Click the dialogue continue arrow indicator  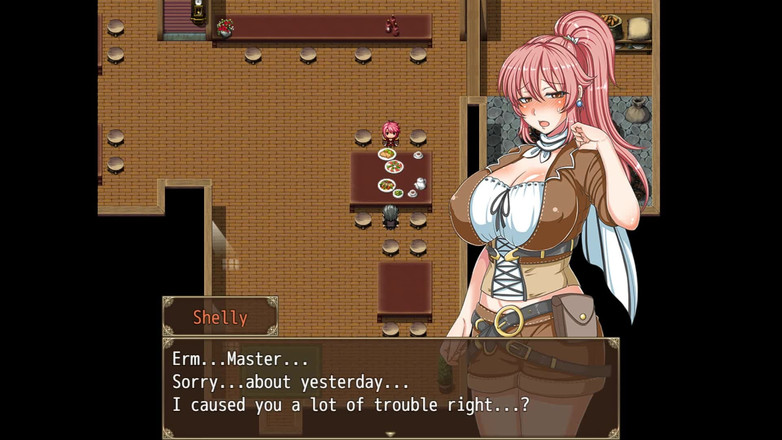[390, 433]
